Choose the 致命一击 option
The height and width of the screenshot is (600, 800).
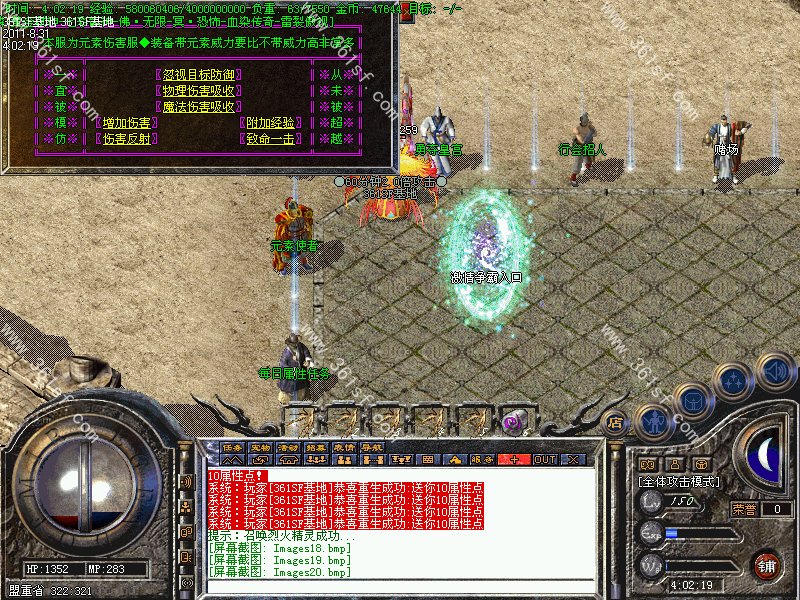coord(271,139)
